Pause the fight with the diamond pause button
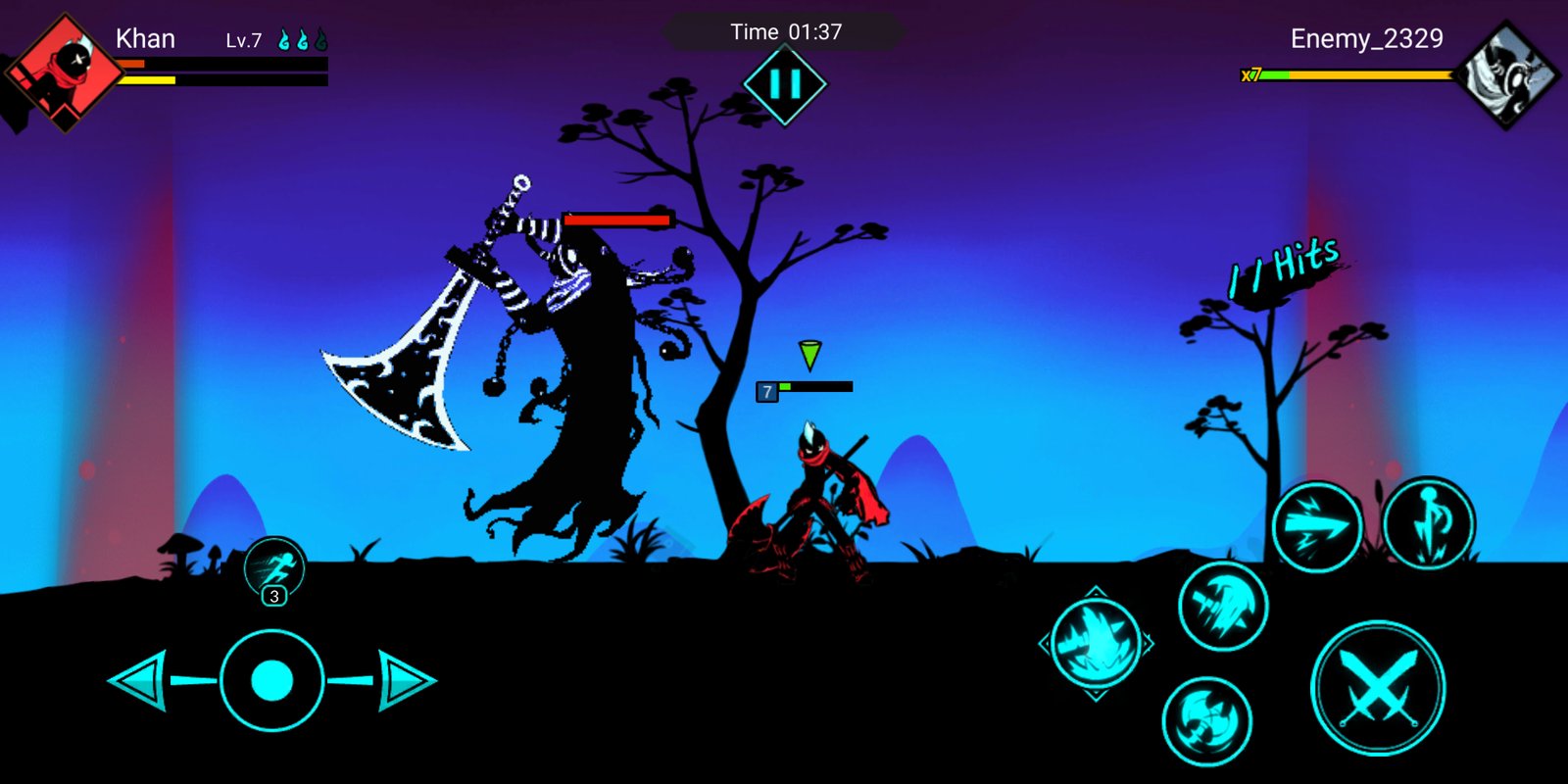Viewport: 1568px width, 784px height. point(785,84)
